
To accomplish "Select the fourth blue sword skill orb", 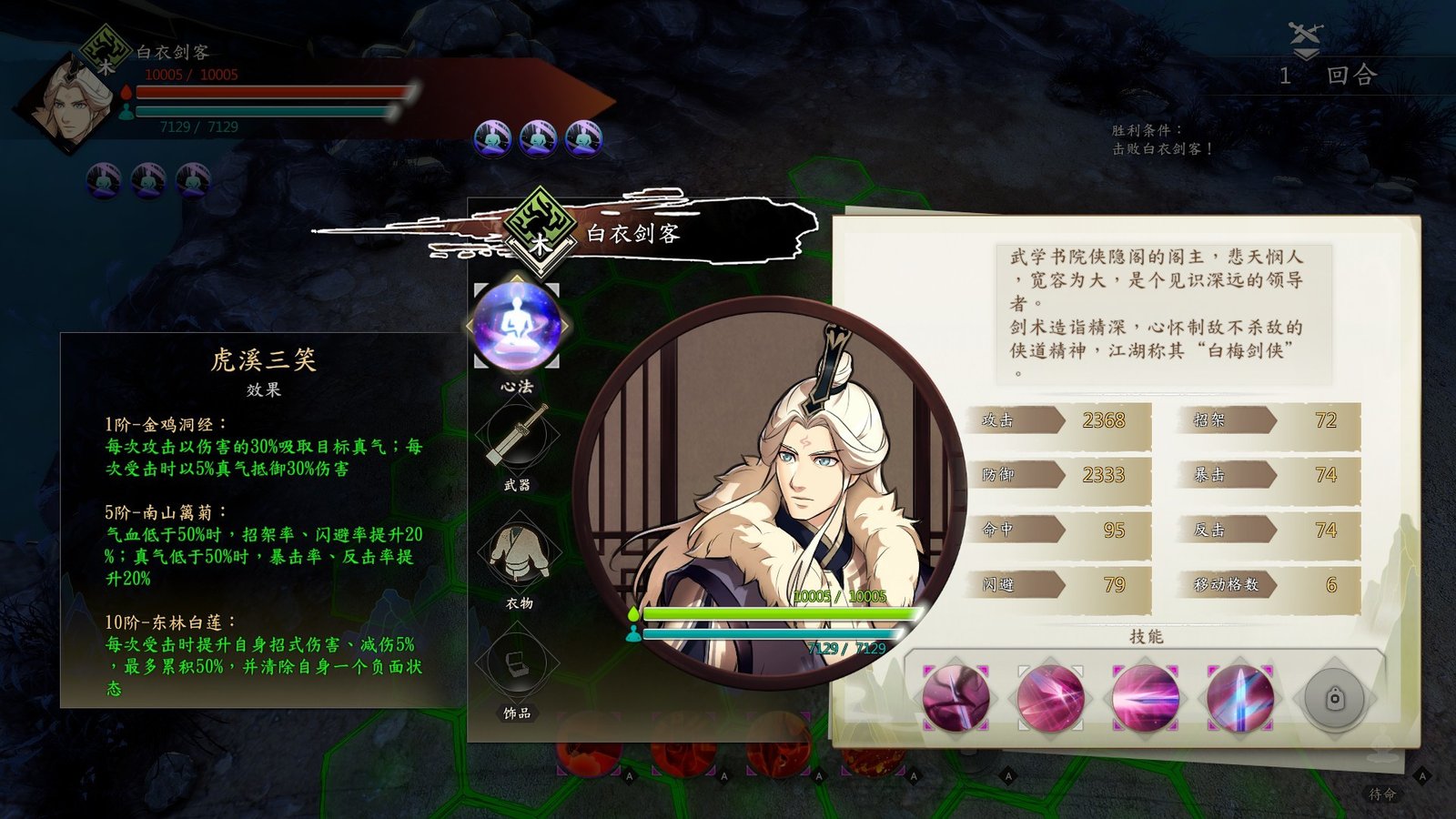I will click(1239, 698).
